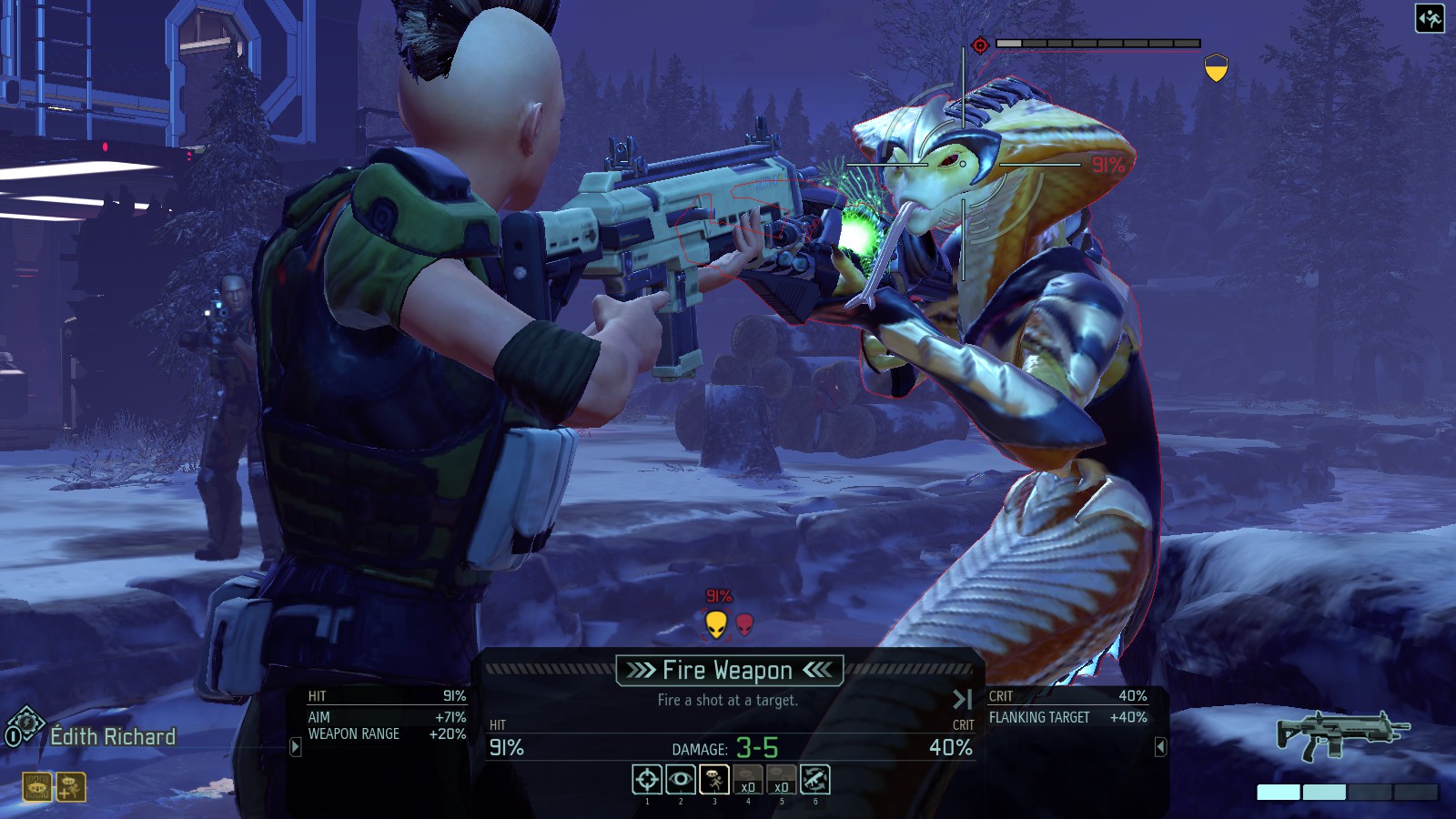Click the Specialist class icon beside Édith Richard
Screen dimensions: 1456x819
pos(25,725)
